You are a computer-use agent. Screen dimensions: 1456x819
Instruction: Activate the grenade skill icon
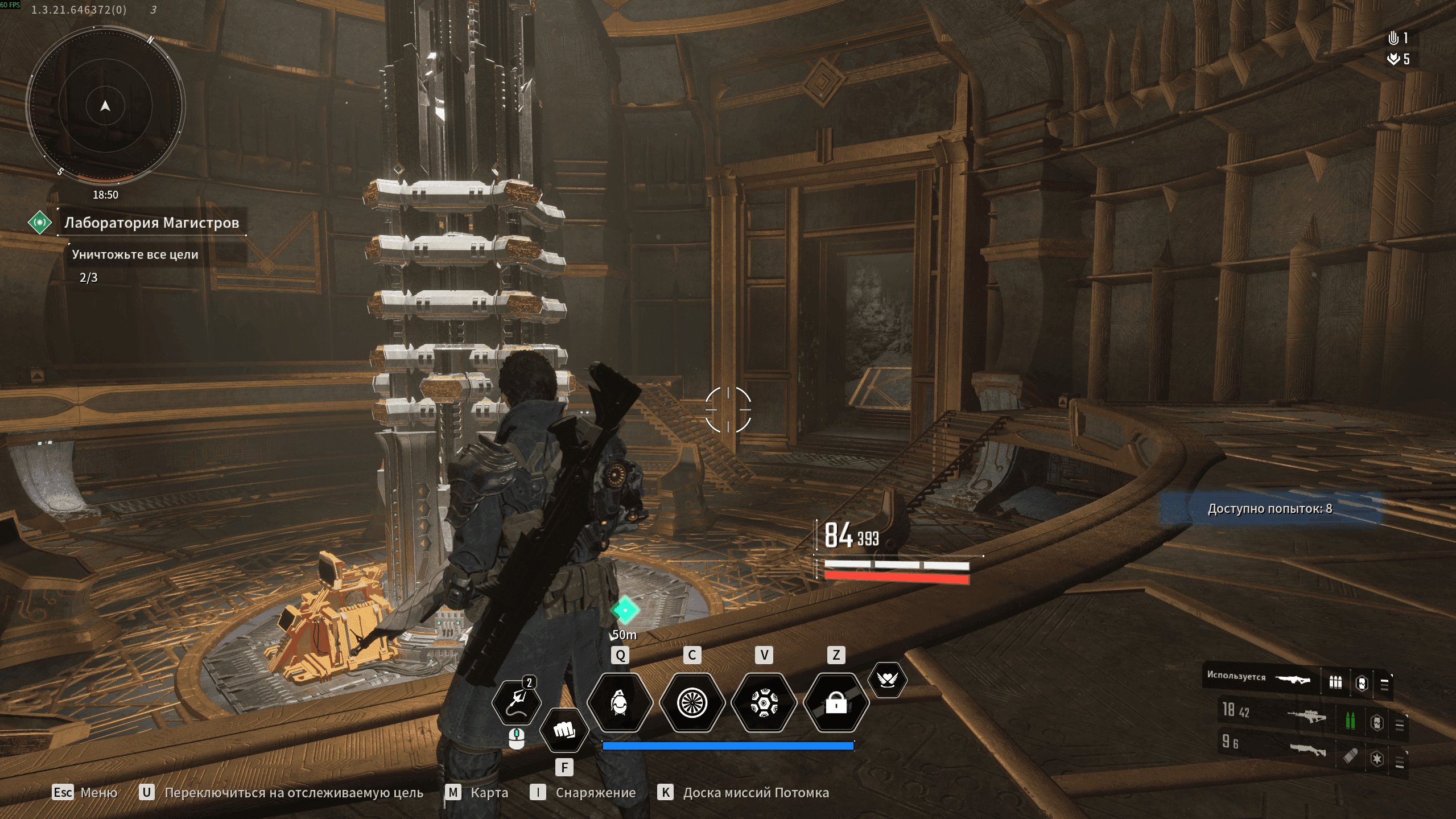(x=620, y=703)
